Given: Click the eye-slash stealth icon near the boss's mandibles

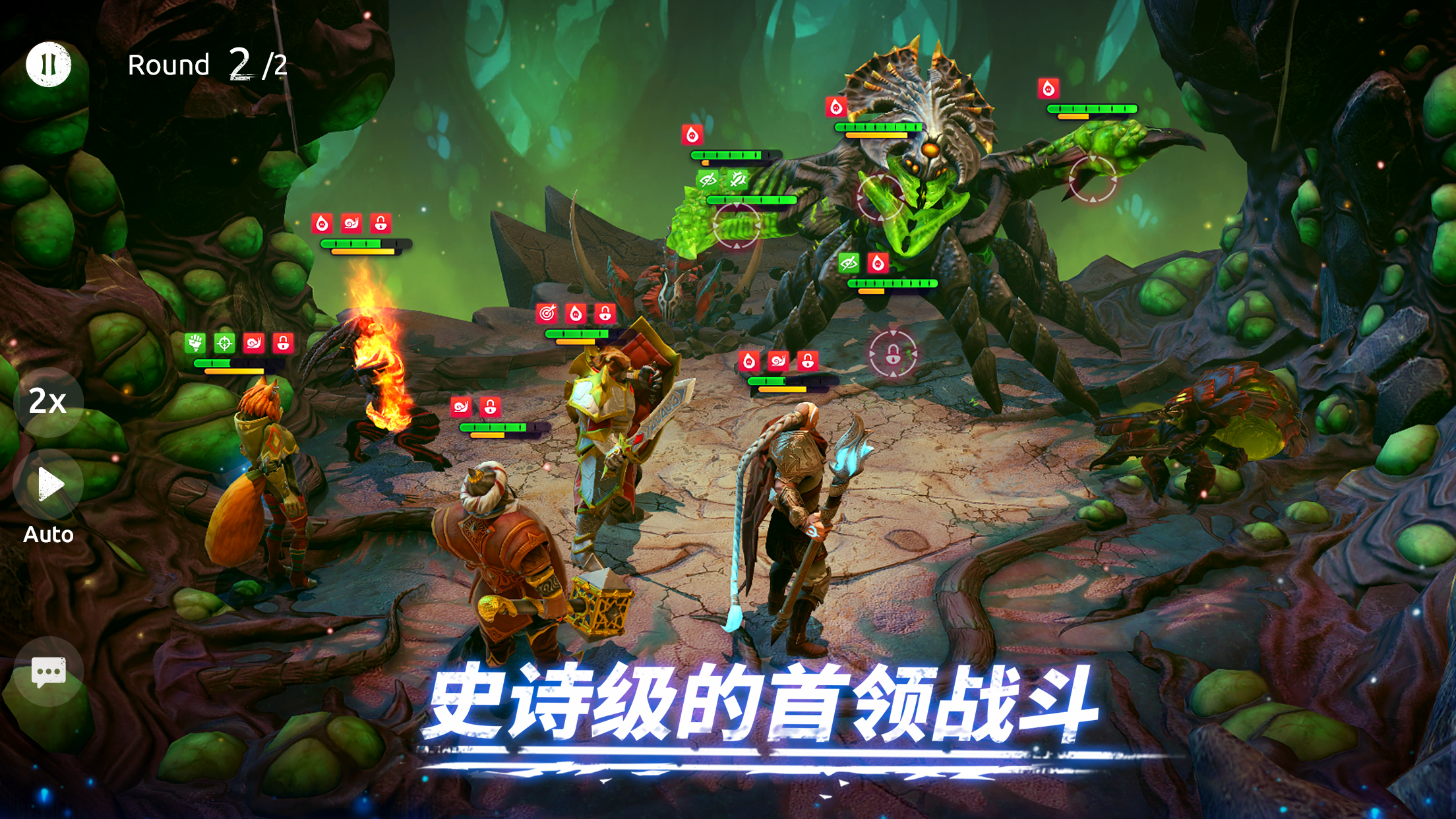Looking at the screenshot, I should (x=849, y=264).
